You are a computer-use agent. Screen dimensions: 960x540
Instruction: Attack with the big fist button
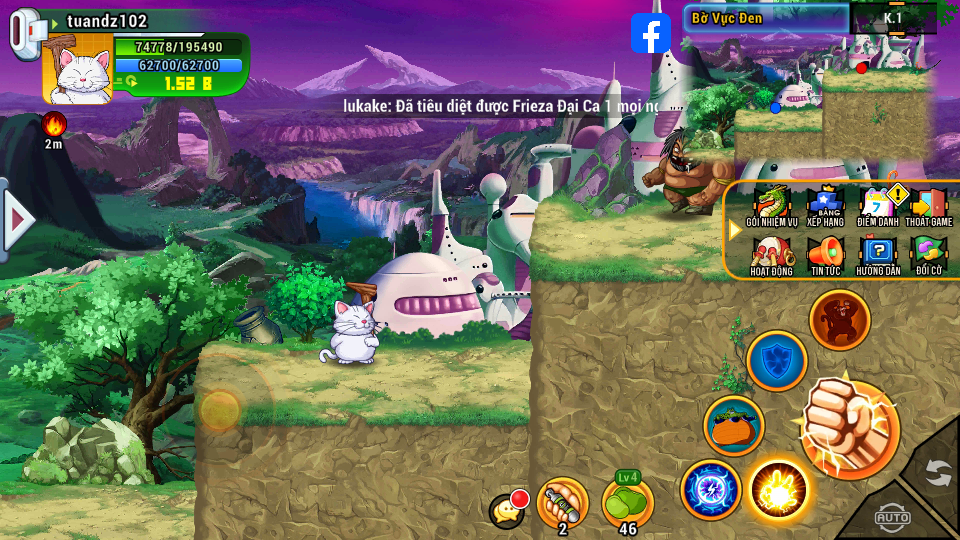(849, 429)
